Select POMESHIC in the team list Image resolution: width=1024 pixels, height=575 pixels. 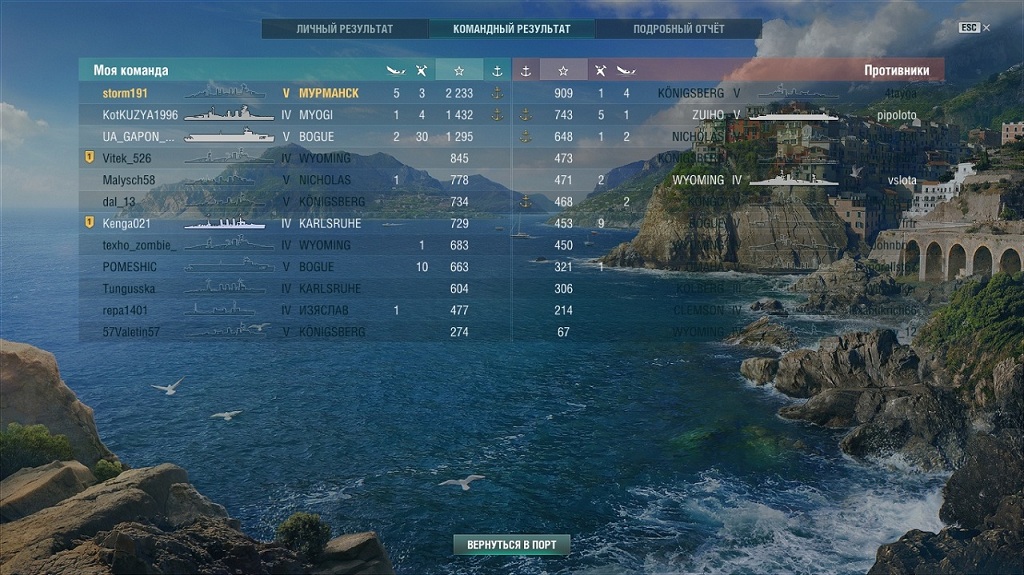point(130,267)
